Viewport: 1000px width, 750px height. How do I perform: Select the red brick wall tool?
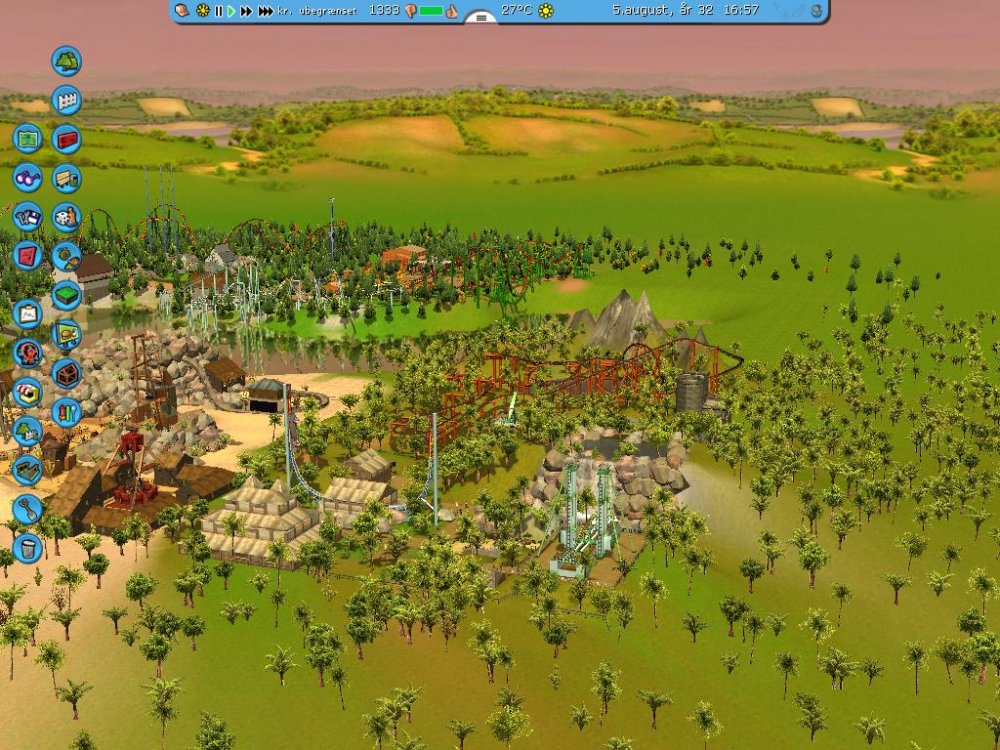[66, 139]
